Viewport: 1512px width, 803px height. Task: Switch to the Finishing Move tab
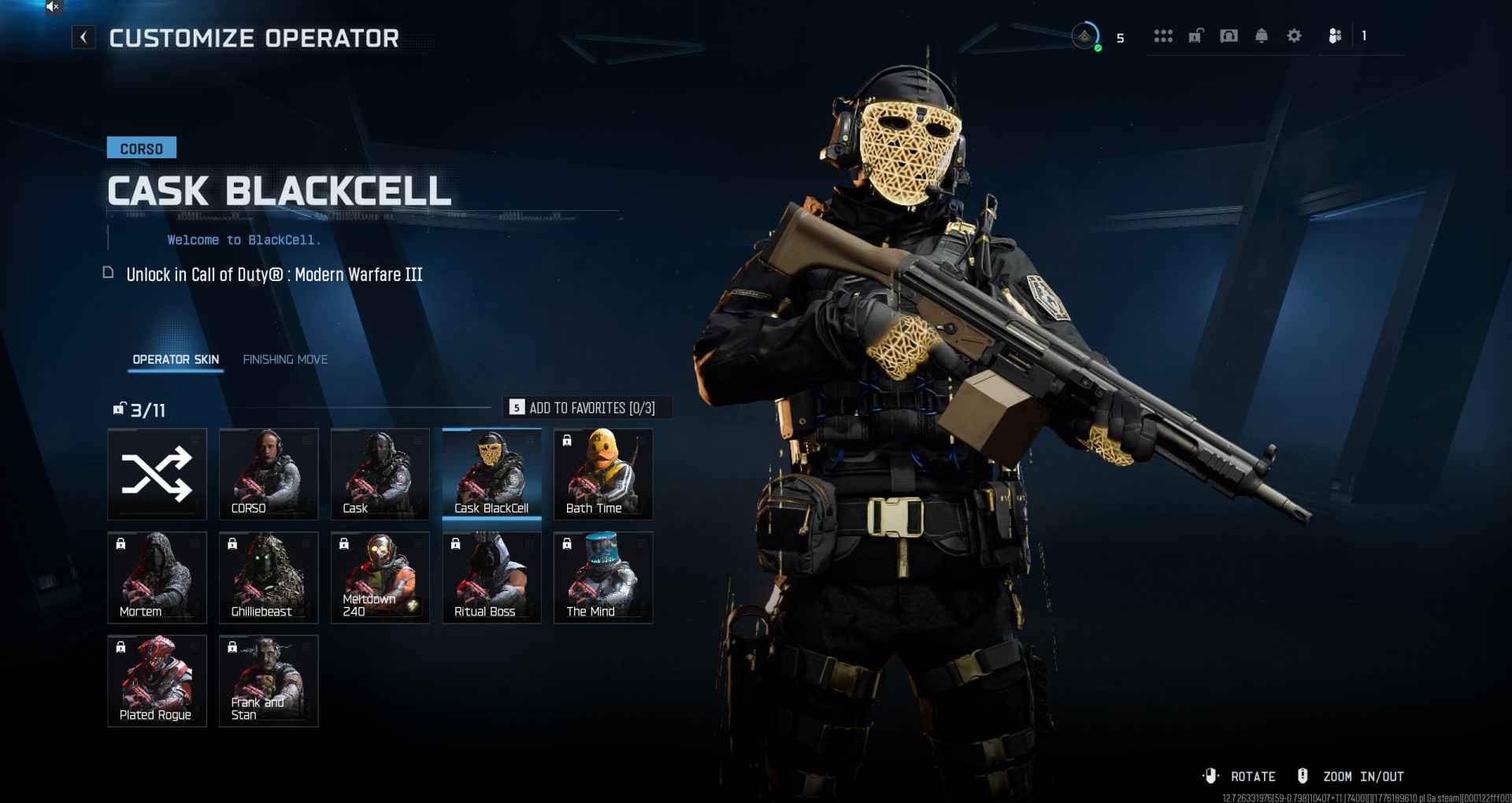pyautogui.click(x=285, y=360)
